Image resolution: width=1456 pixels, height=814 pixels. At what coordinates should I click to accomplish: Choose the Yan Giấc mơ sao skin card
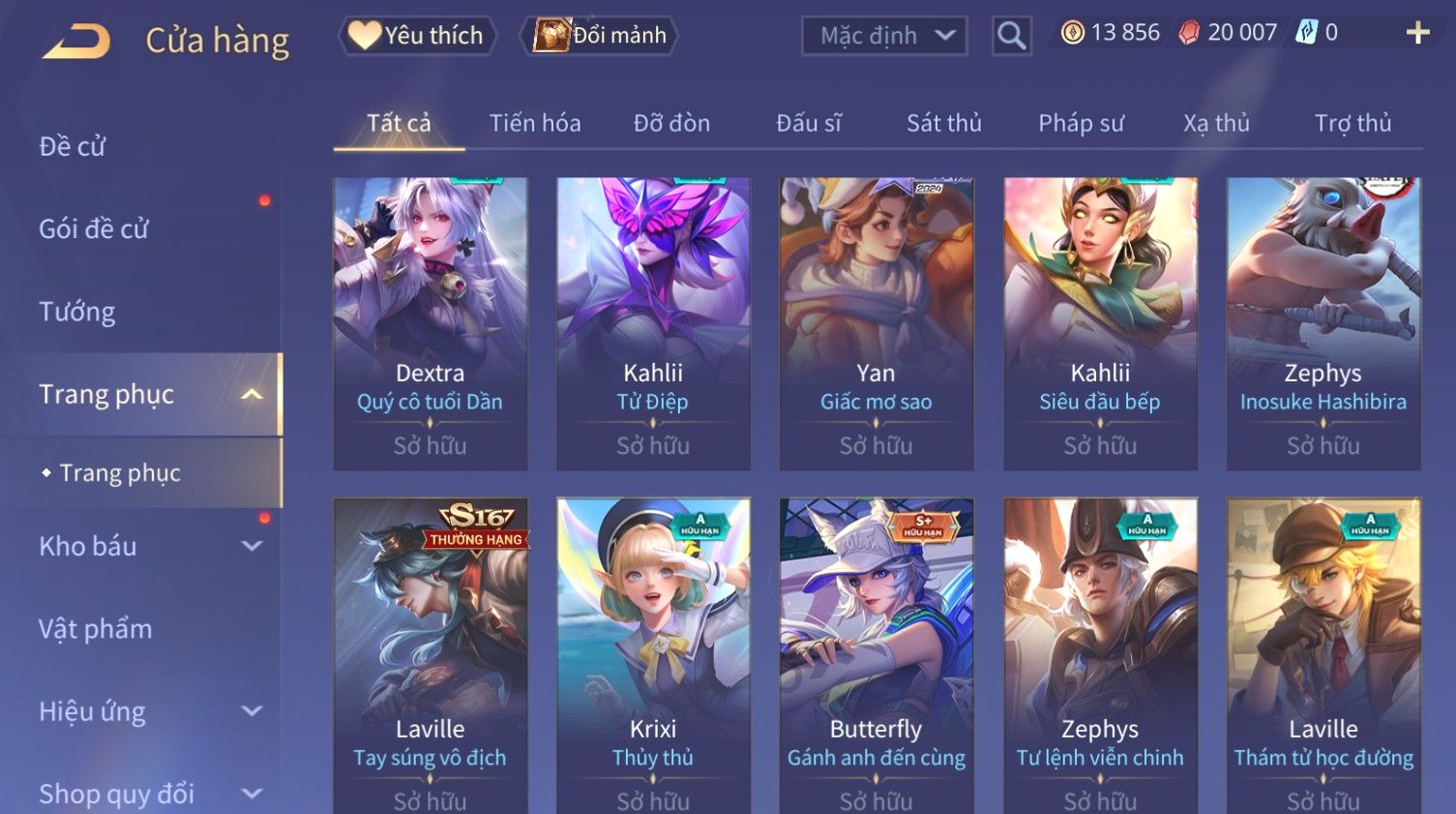point(876,323)
